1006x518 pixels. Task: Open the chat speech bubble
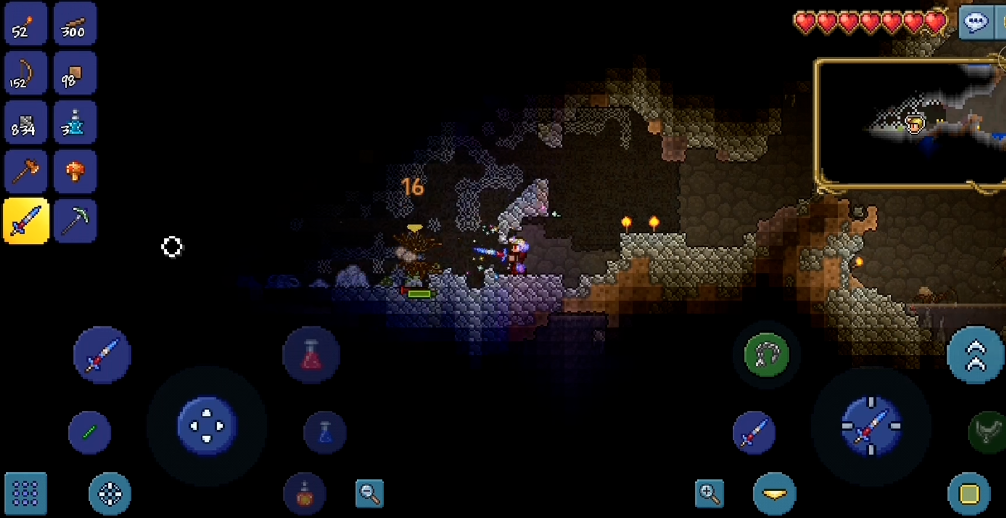tap(974, 22)
